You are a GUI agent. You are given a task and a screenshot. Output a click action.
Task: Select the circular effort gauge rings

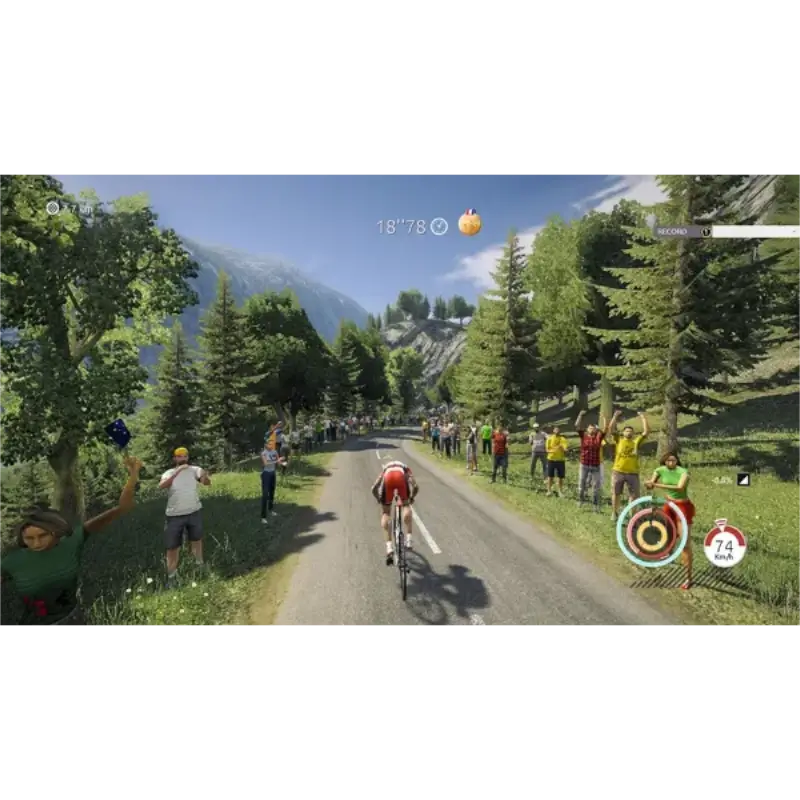click(x=652, y=531)
